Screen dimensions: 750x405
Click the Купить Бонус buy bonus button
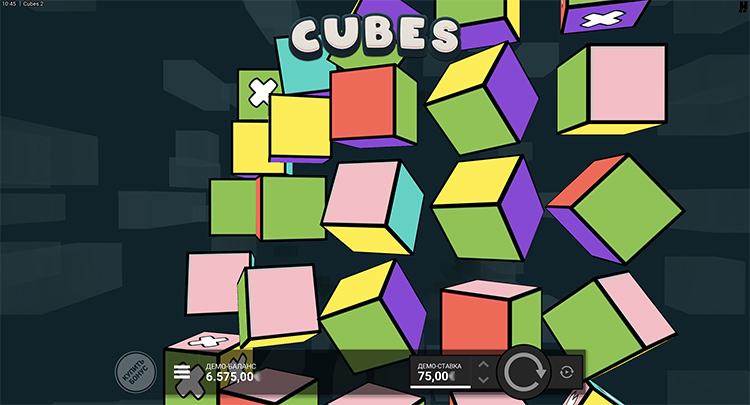tap(136, 373)
